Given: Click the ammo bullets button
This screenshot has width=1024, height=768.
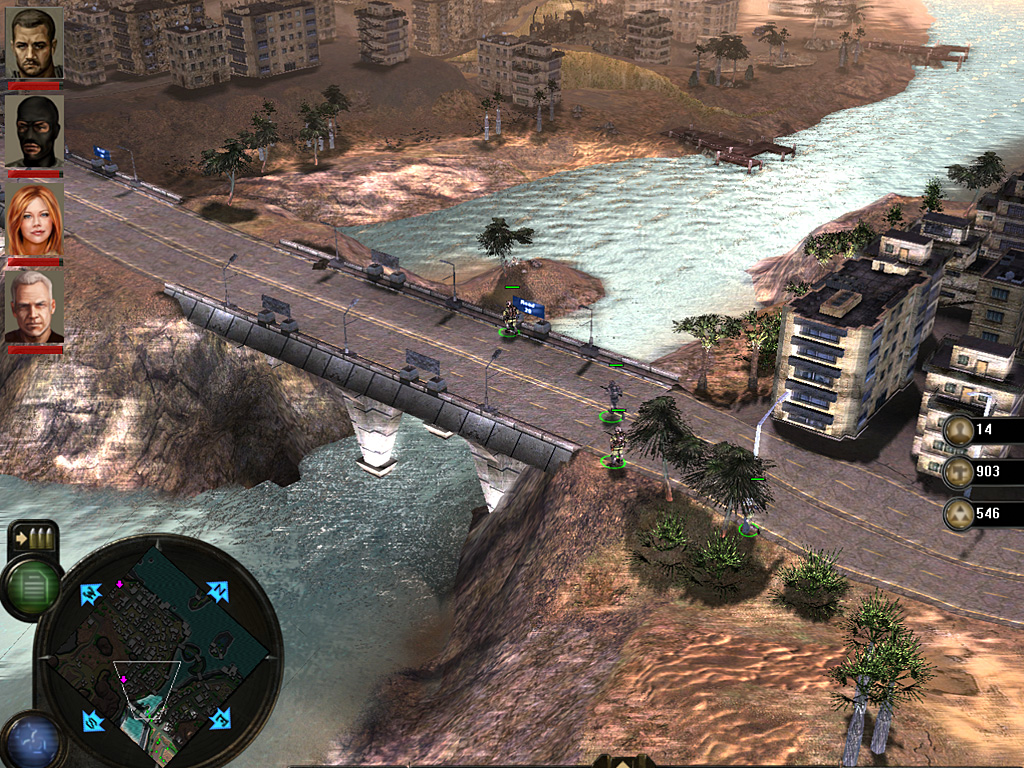Looking at the screenshot, I should click(x=33, y=540).
